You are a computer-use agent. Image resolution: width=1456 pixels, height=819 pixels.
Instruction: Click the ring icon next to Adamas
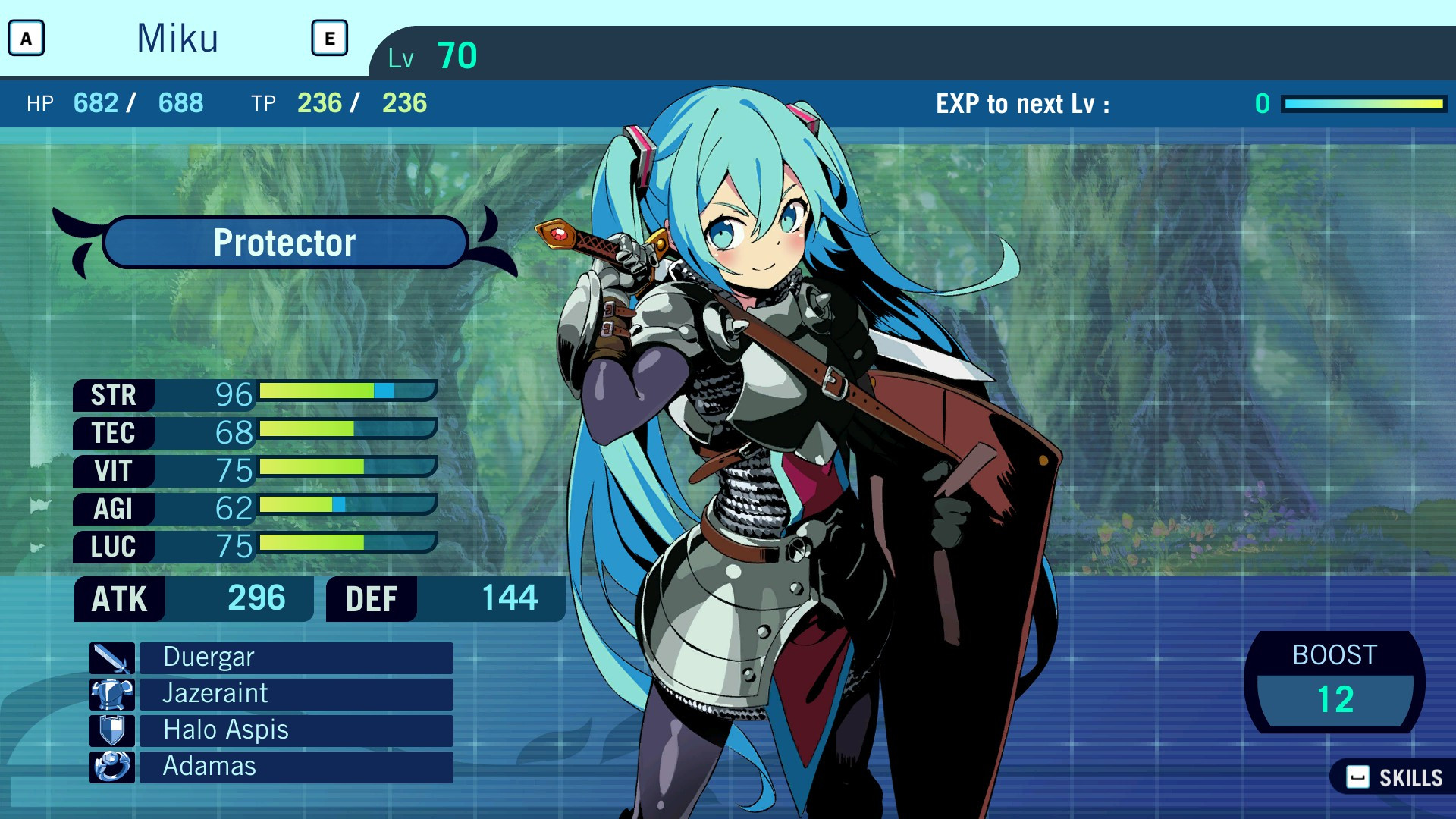point(111,767)
